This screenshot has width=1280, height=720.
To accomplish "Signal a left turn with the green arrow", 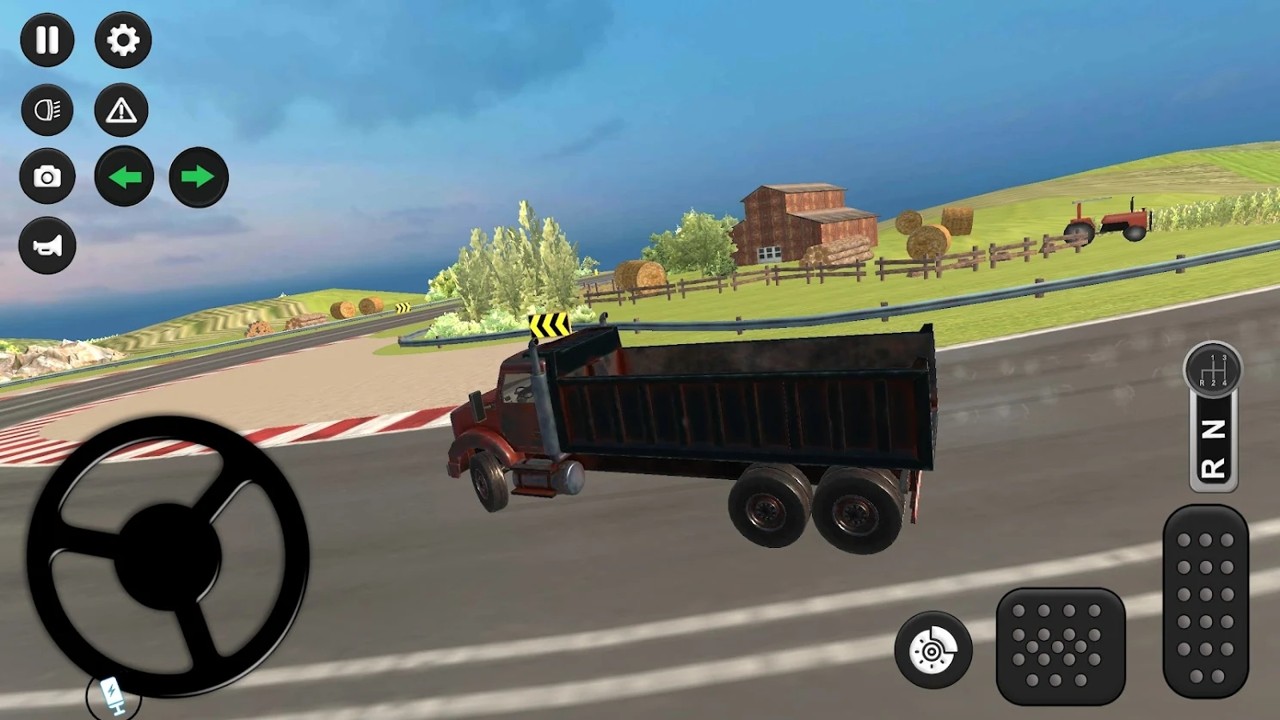I will [x=124, y=176].
